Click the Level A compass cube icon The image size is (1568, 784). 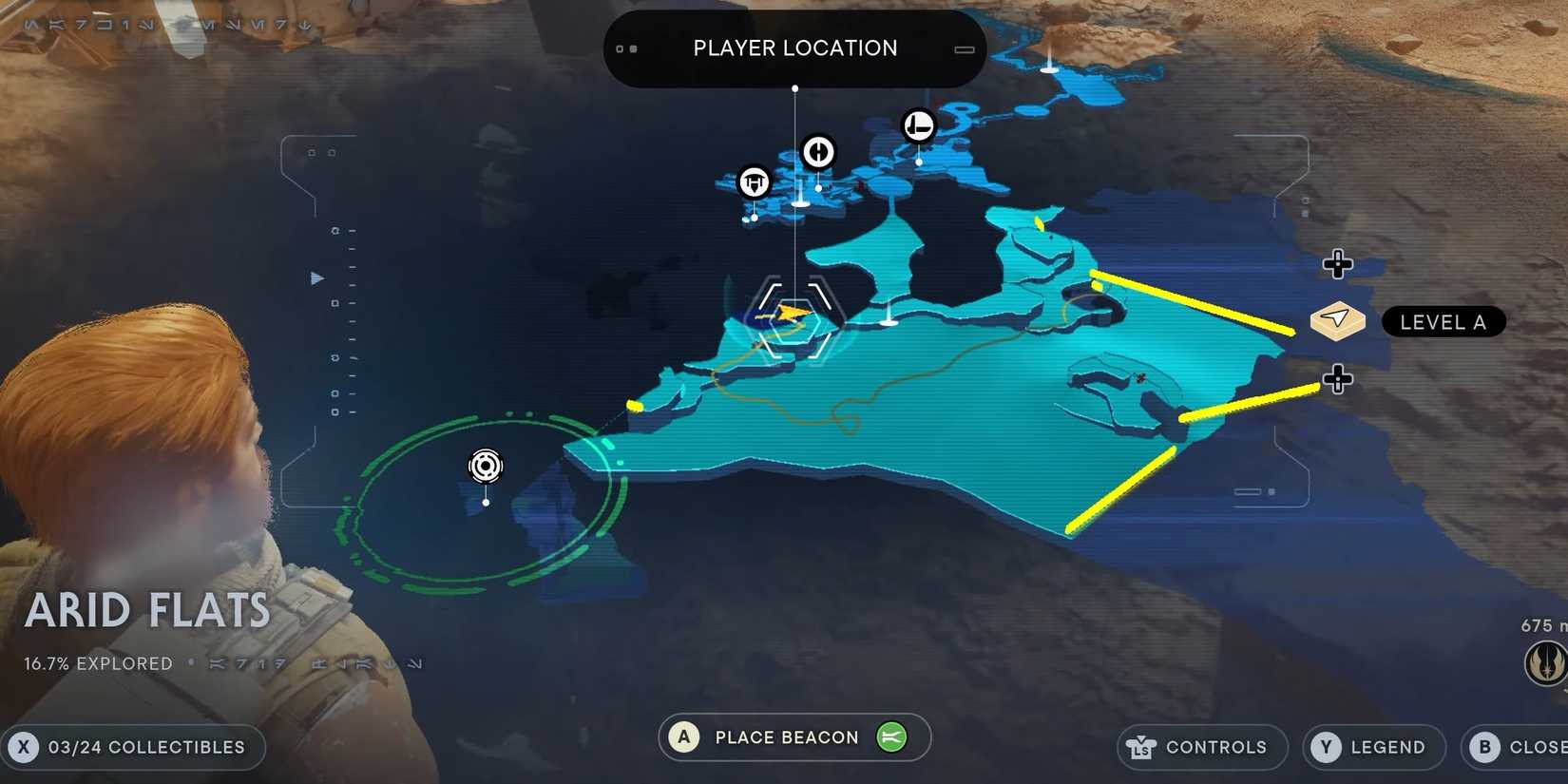pyautogui.click(x=1337, y=322)
